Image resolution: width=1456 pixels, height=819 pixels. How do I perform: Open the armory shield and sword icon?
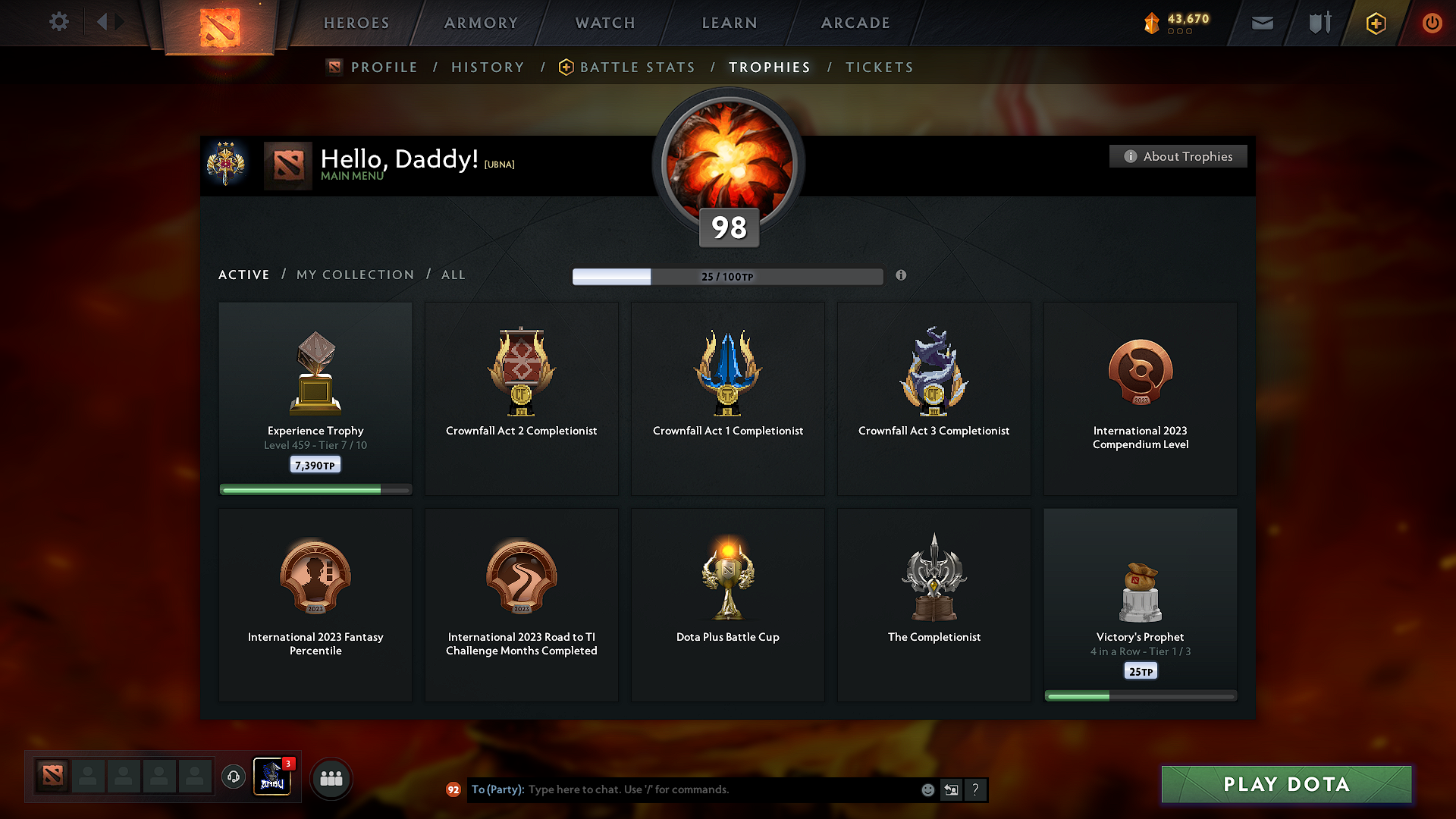[1318, 23]
